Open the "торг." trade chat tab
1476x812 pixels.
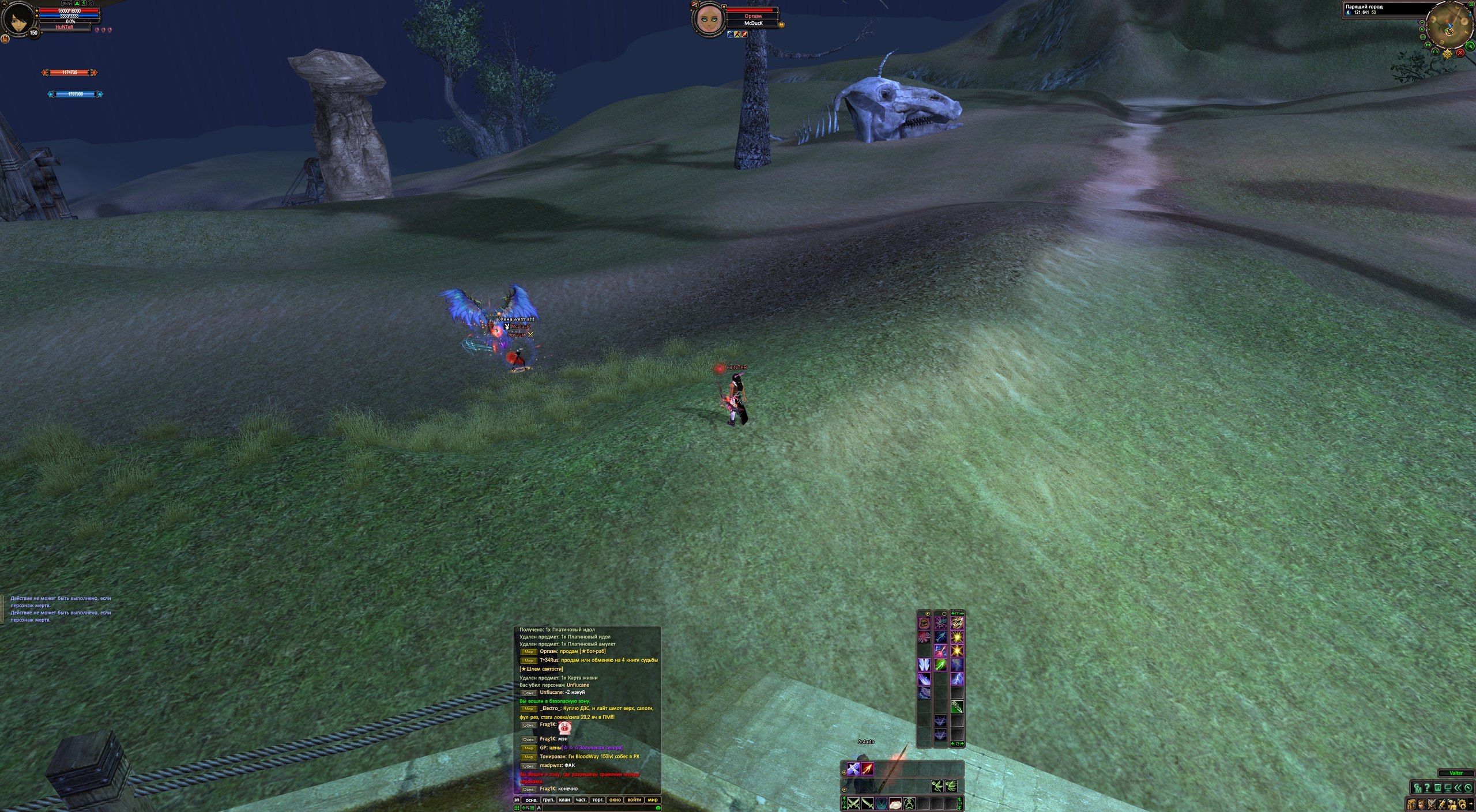598,800
